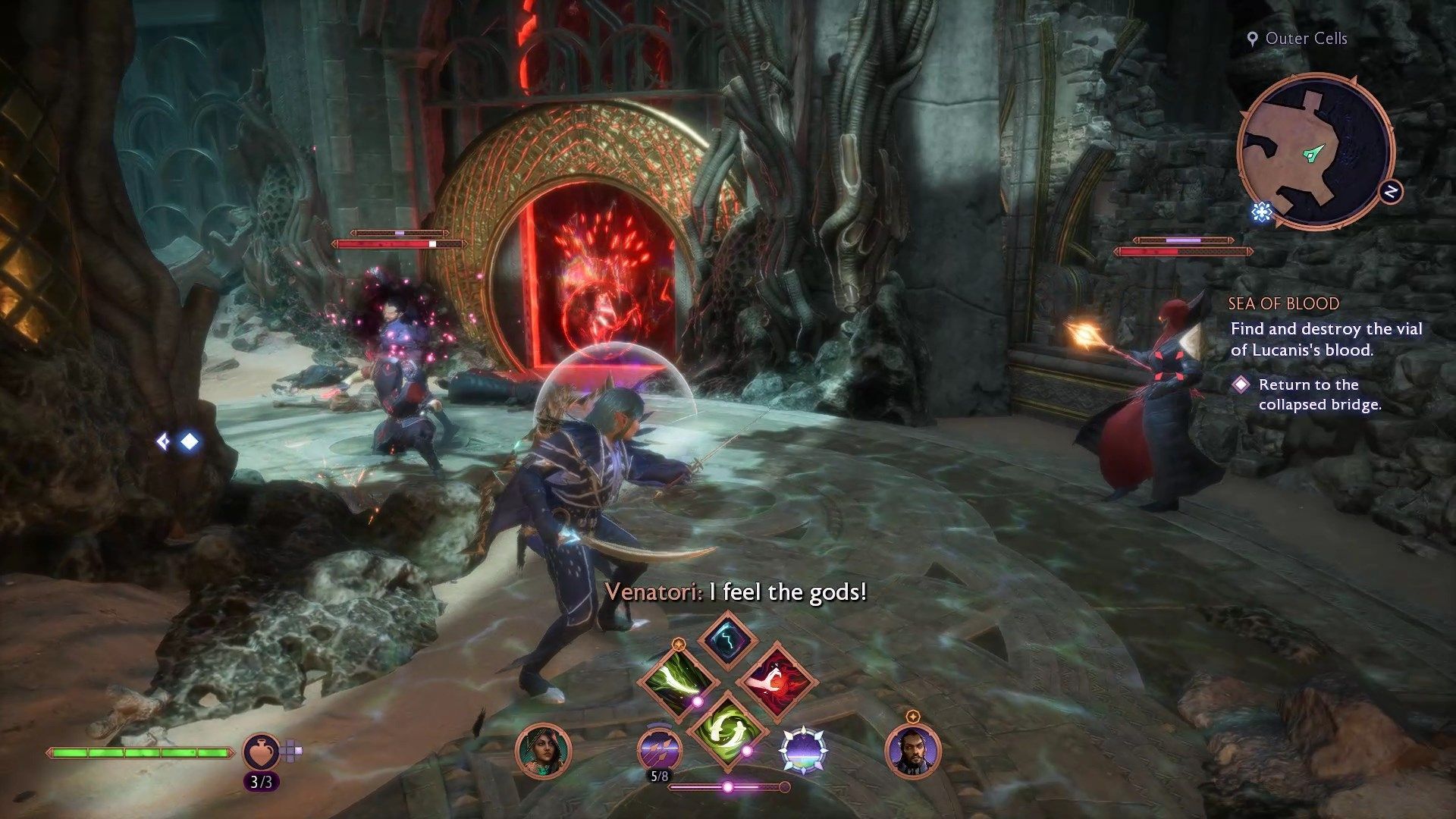Screen dimensions: 1456x819
Task: Choose the bearded male companion portrait
Action: click(x=912, y=751)
